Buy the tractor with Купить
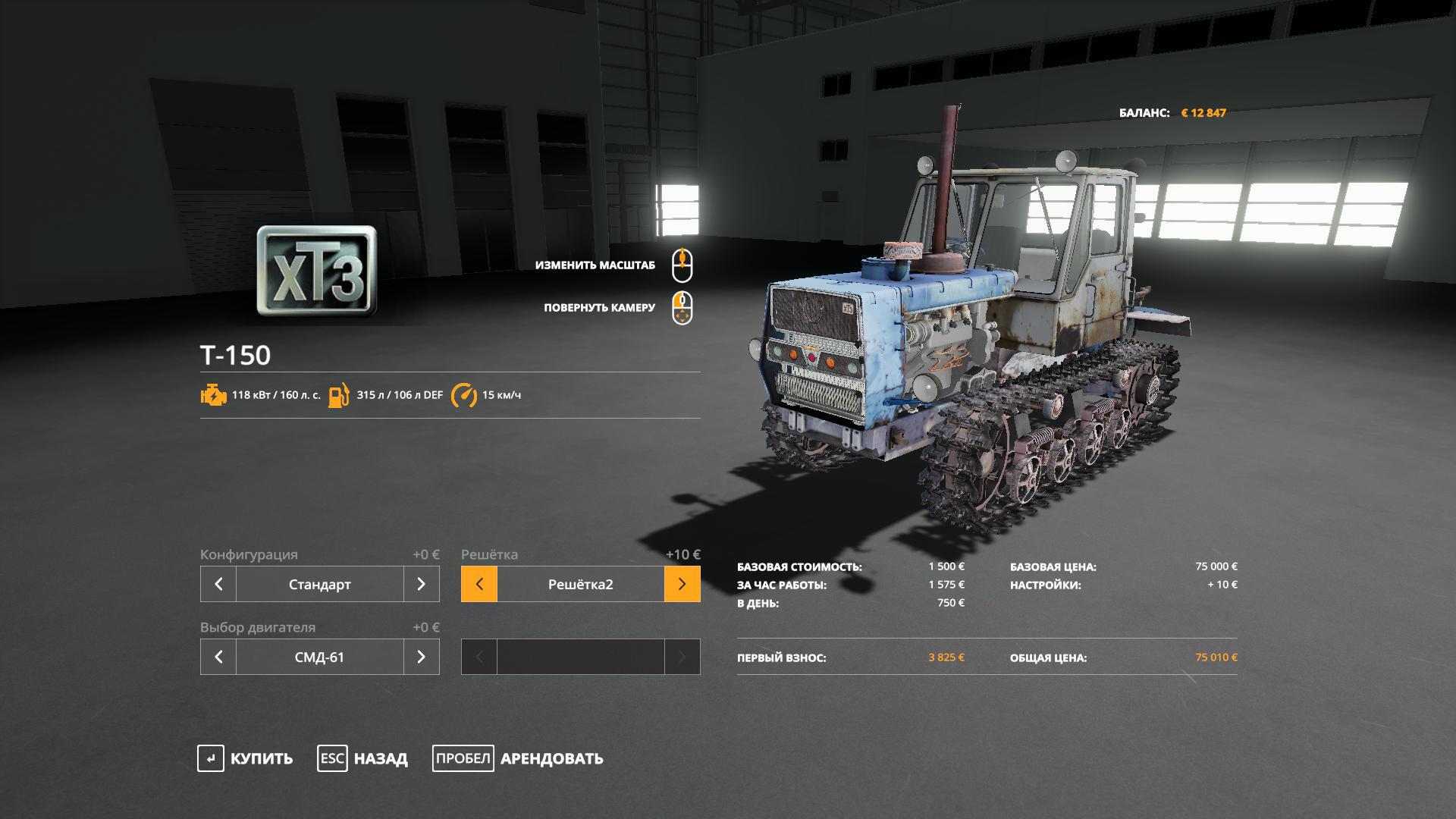1456x819 pixels. [245, 758]
